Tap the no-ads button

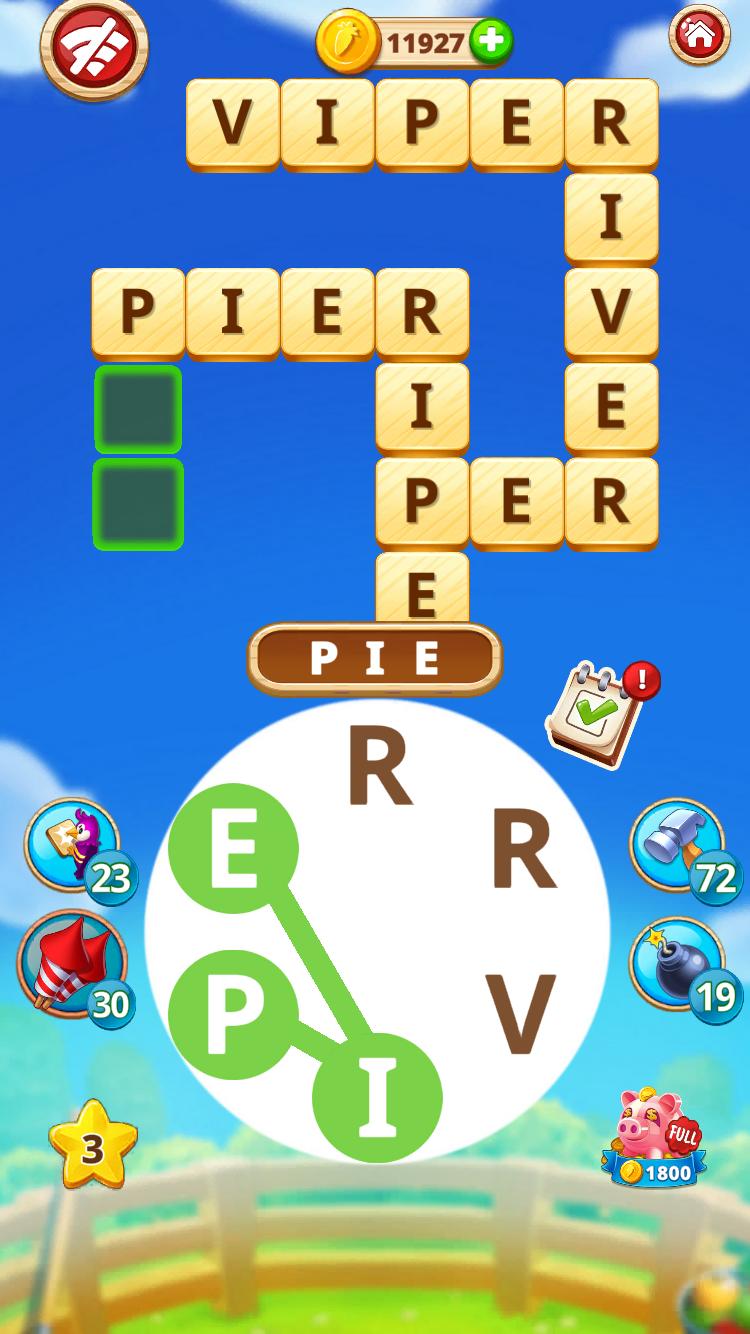(93, 48)
